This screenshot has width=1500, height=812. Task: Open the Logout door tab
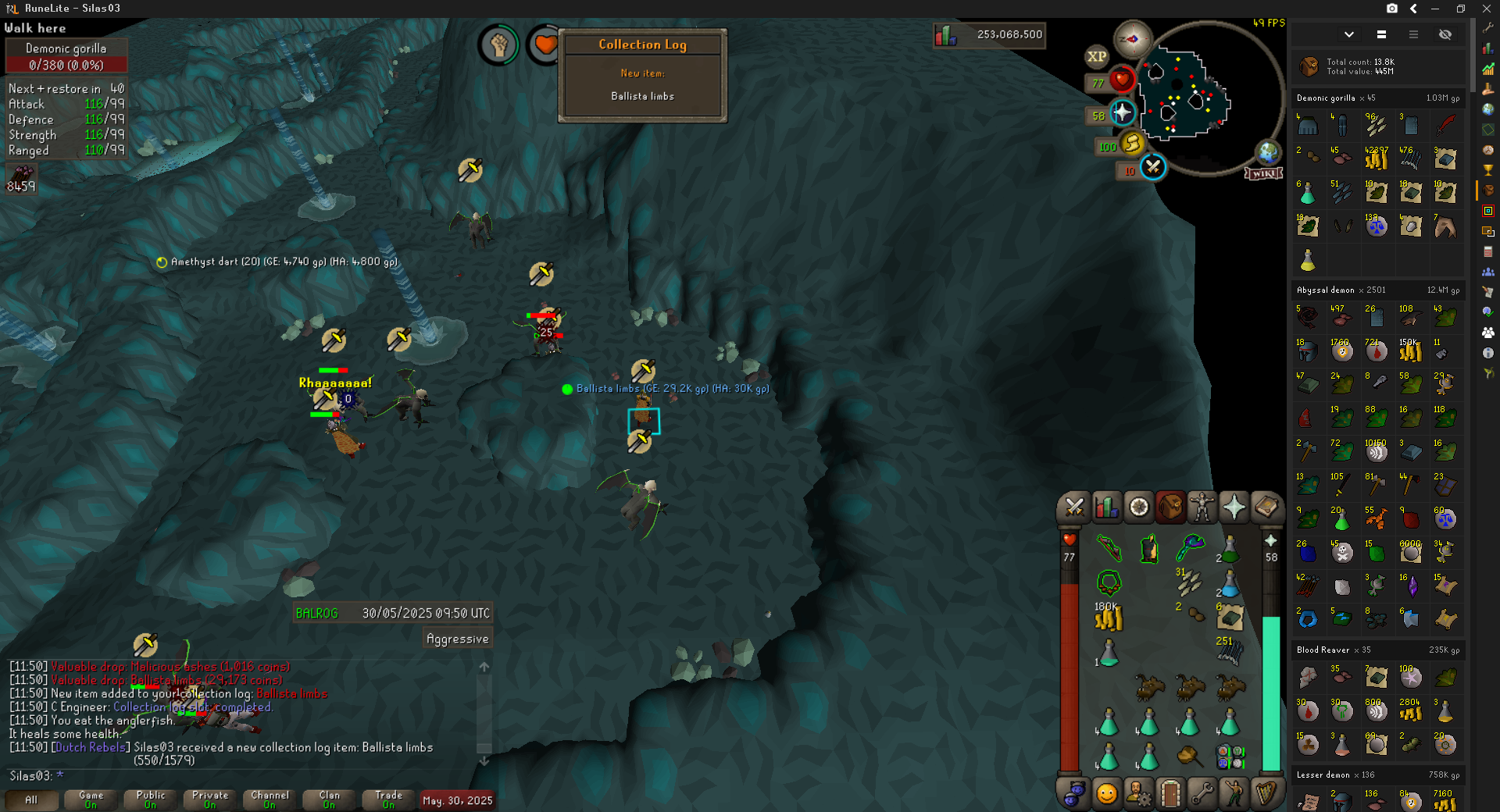coord(1170,794)
